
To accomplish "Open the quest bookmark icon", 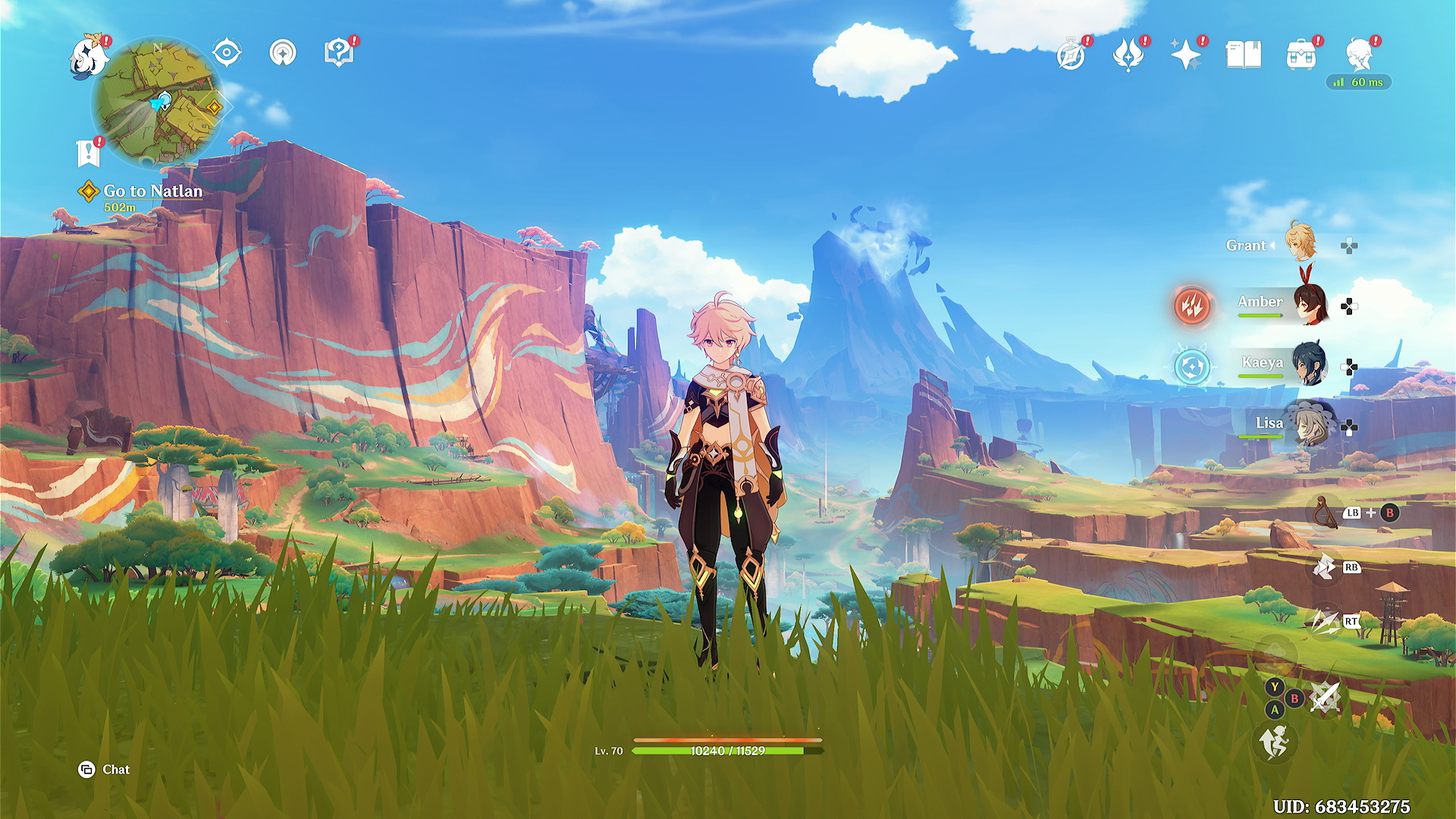I will click(89, 153).
